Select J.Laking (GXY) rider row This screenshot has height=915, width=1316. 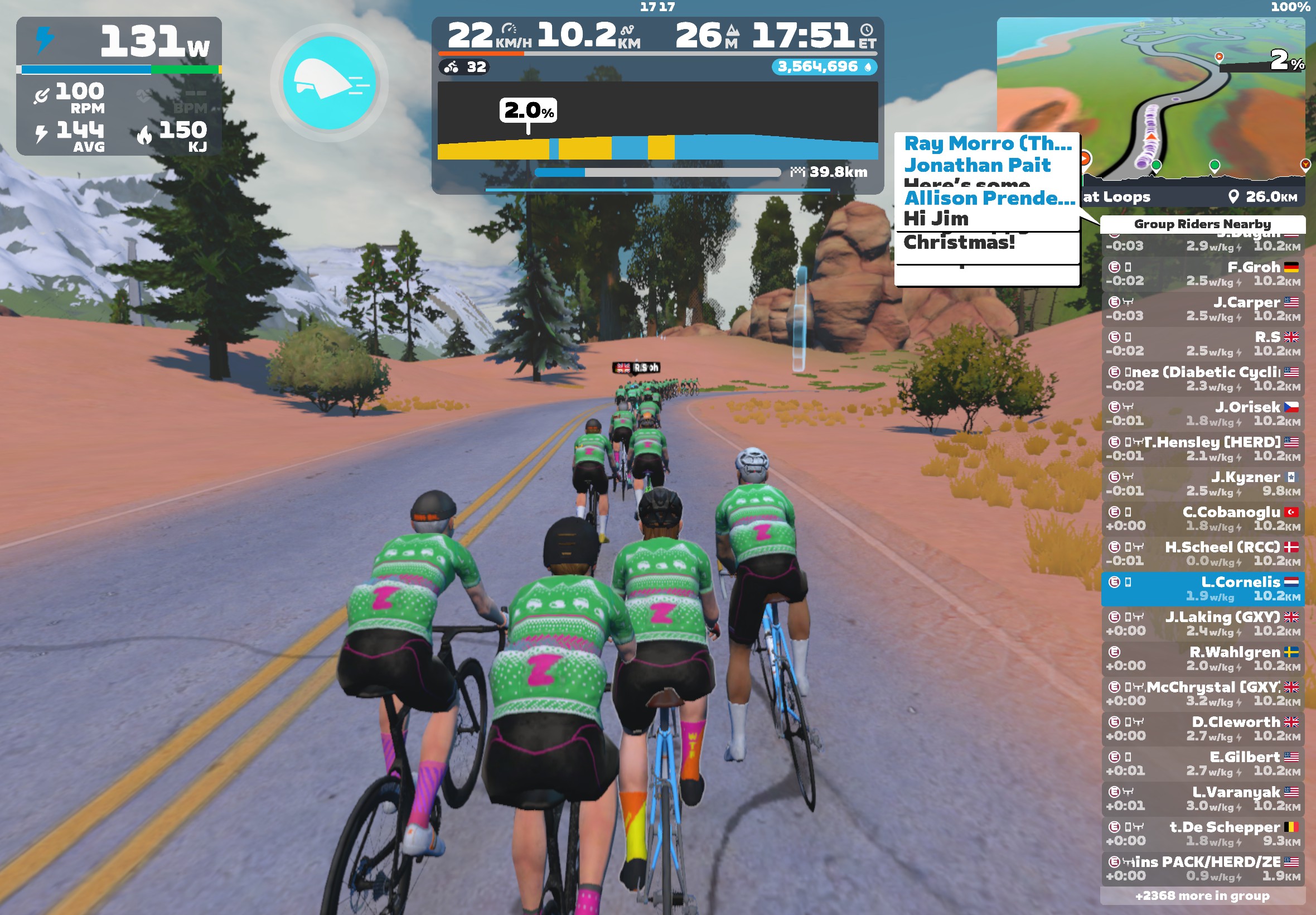(1202, 623)
